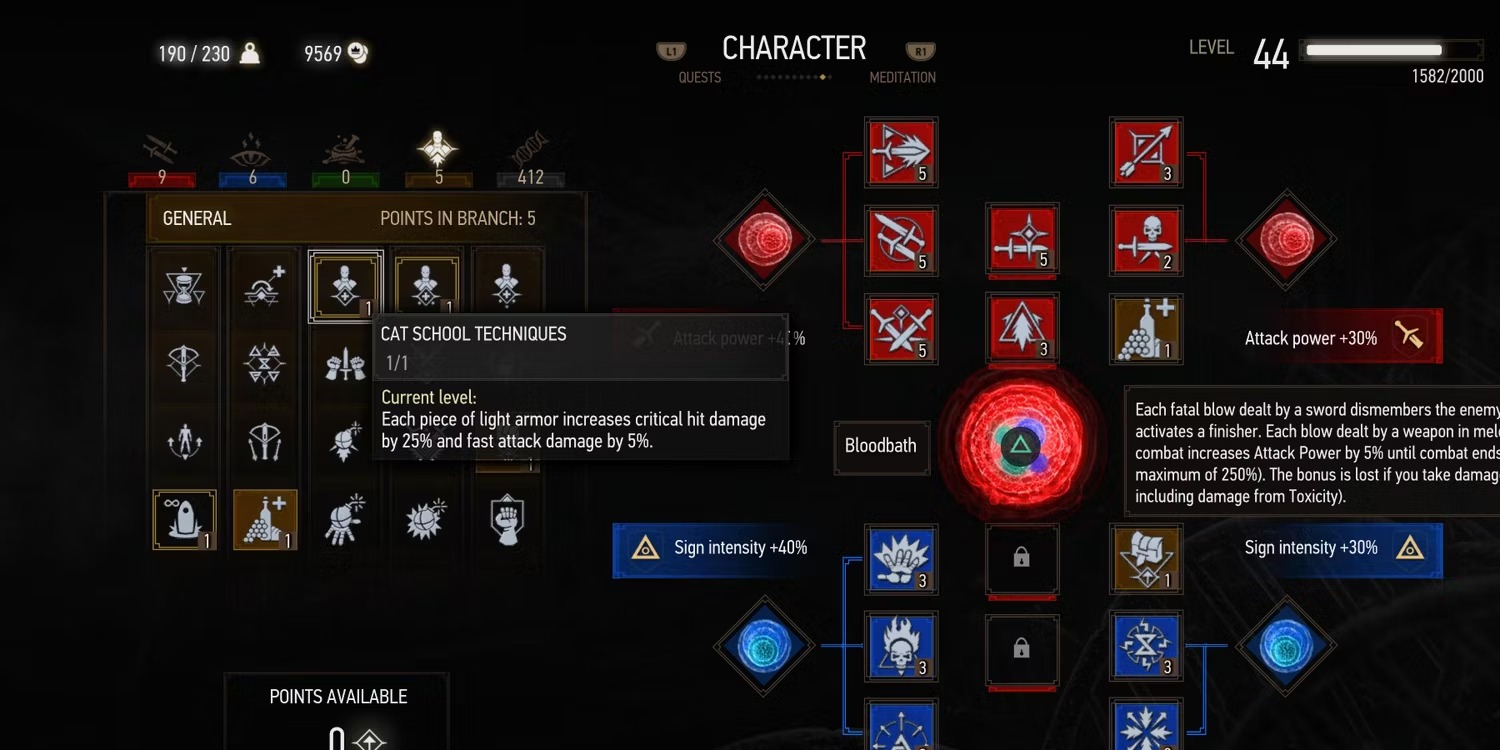This screenshot has height=750, width=1500.
Task: Select the clenched-fists melee skill icon
Action: 347,363
